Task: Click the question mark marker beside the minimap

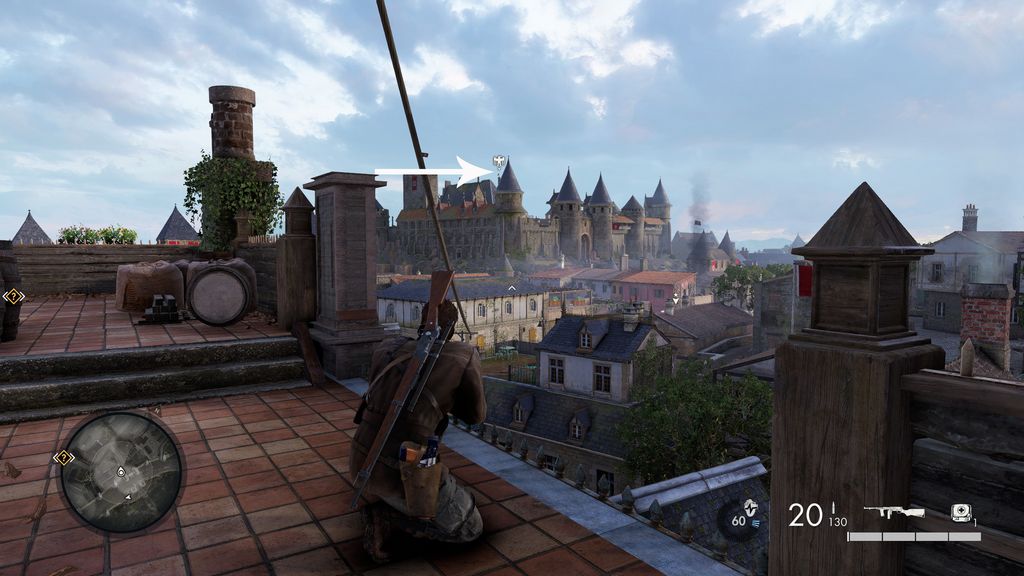Action: [64, 458]
